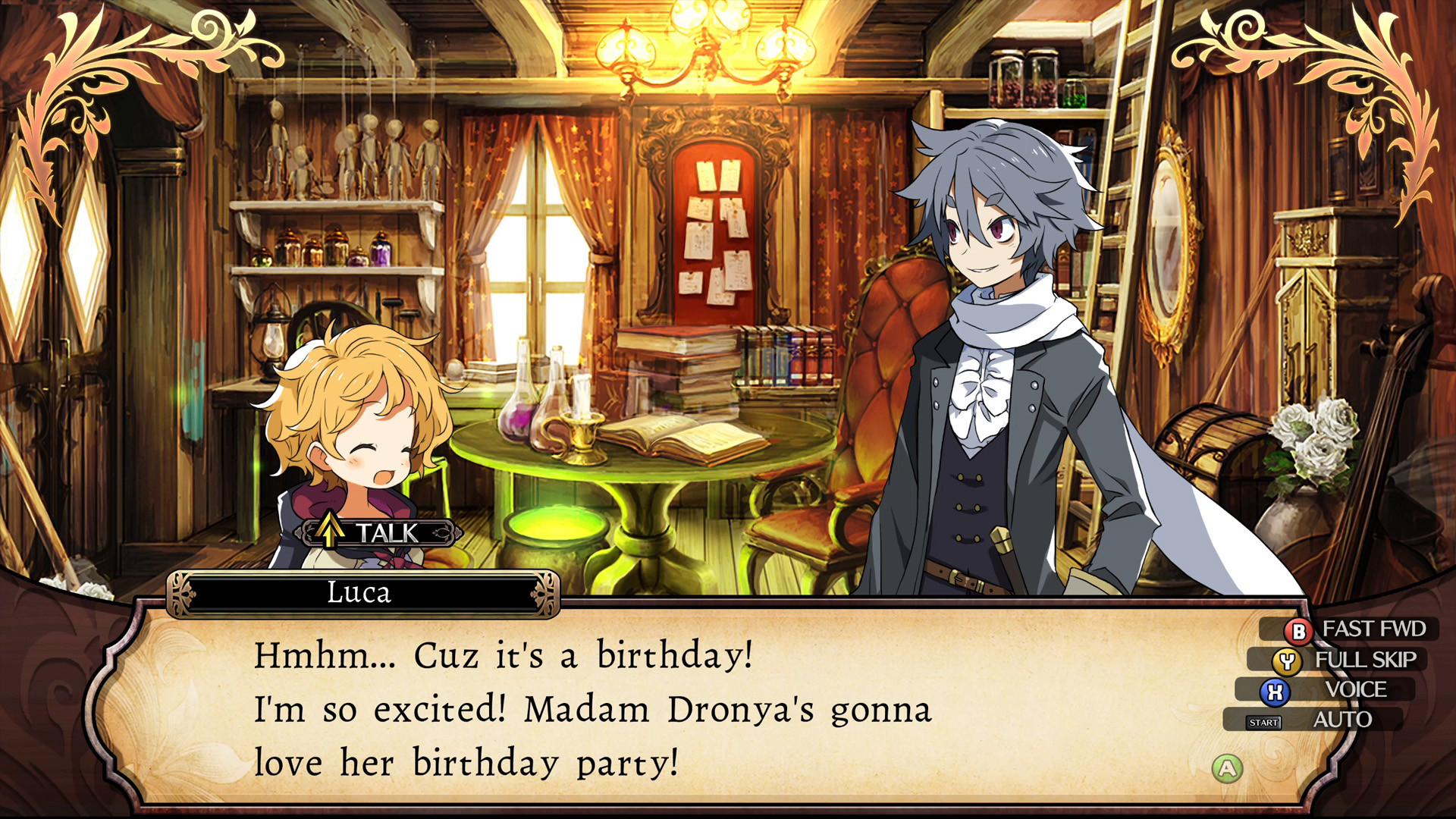
Task: Click the FULL SKIP label
Action: (1367, 659)
